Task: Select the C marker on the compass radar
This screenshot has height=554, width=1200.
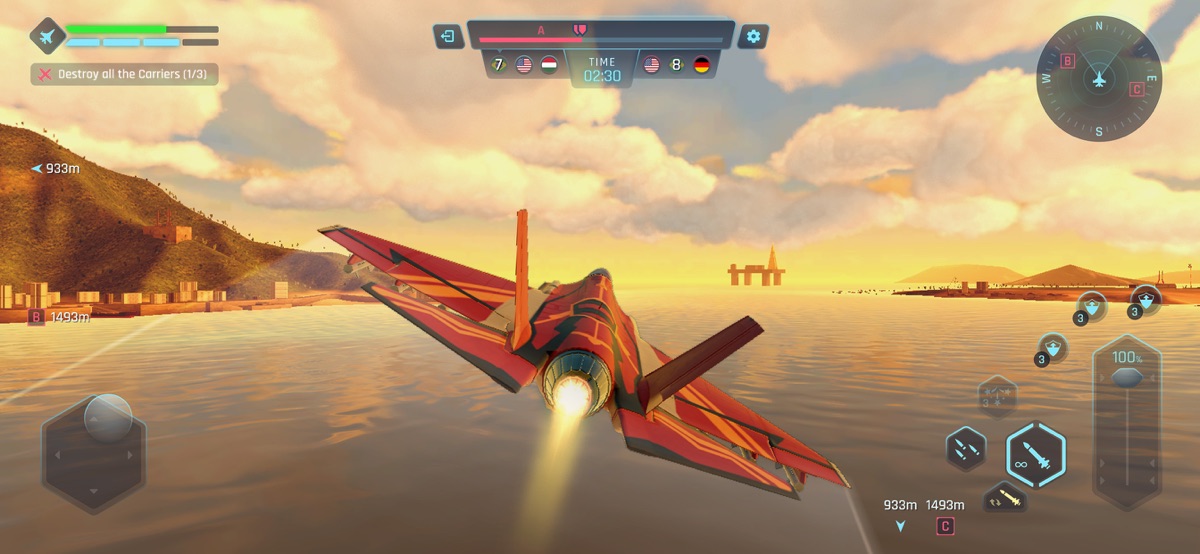Action: [1136, 89]
